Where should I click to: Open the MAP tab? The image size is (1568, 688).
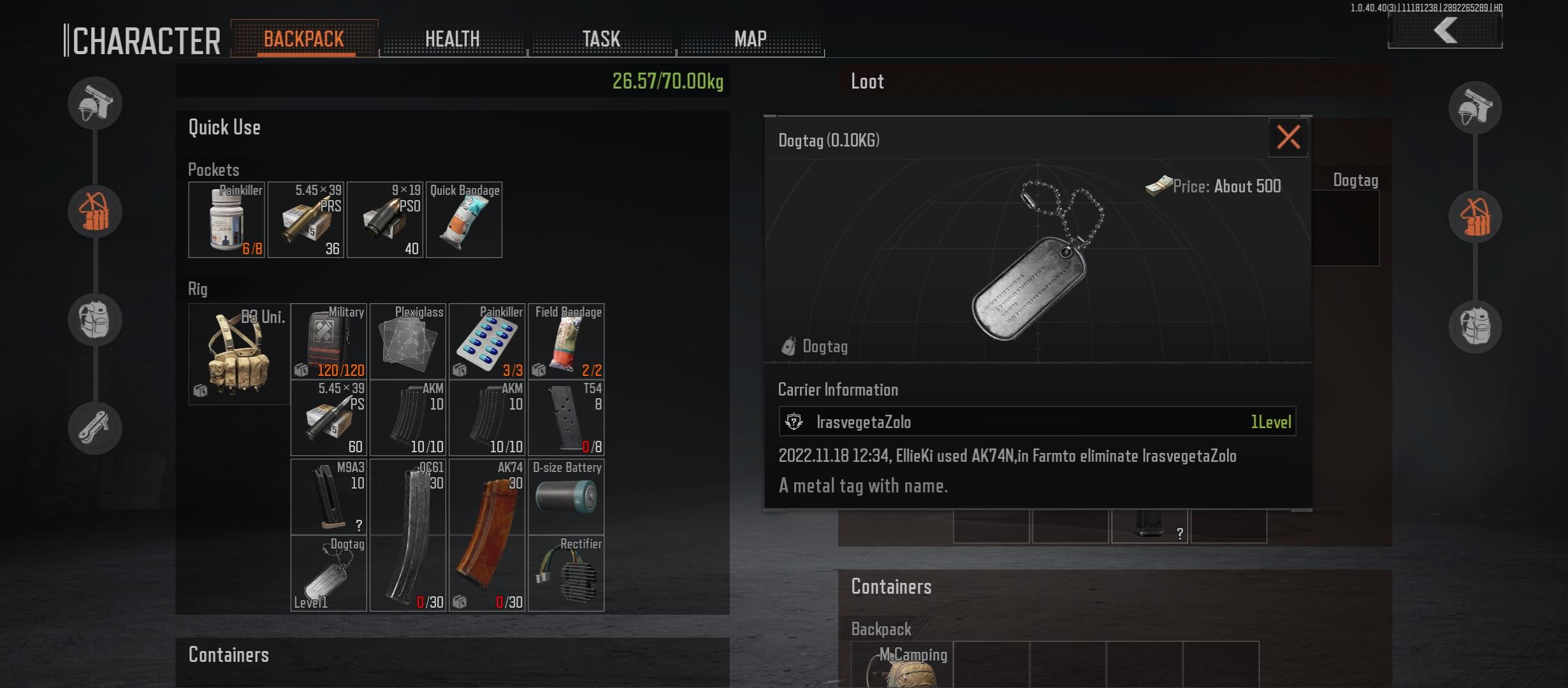[751, 38]
